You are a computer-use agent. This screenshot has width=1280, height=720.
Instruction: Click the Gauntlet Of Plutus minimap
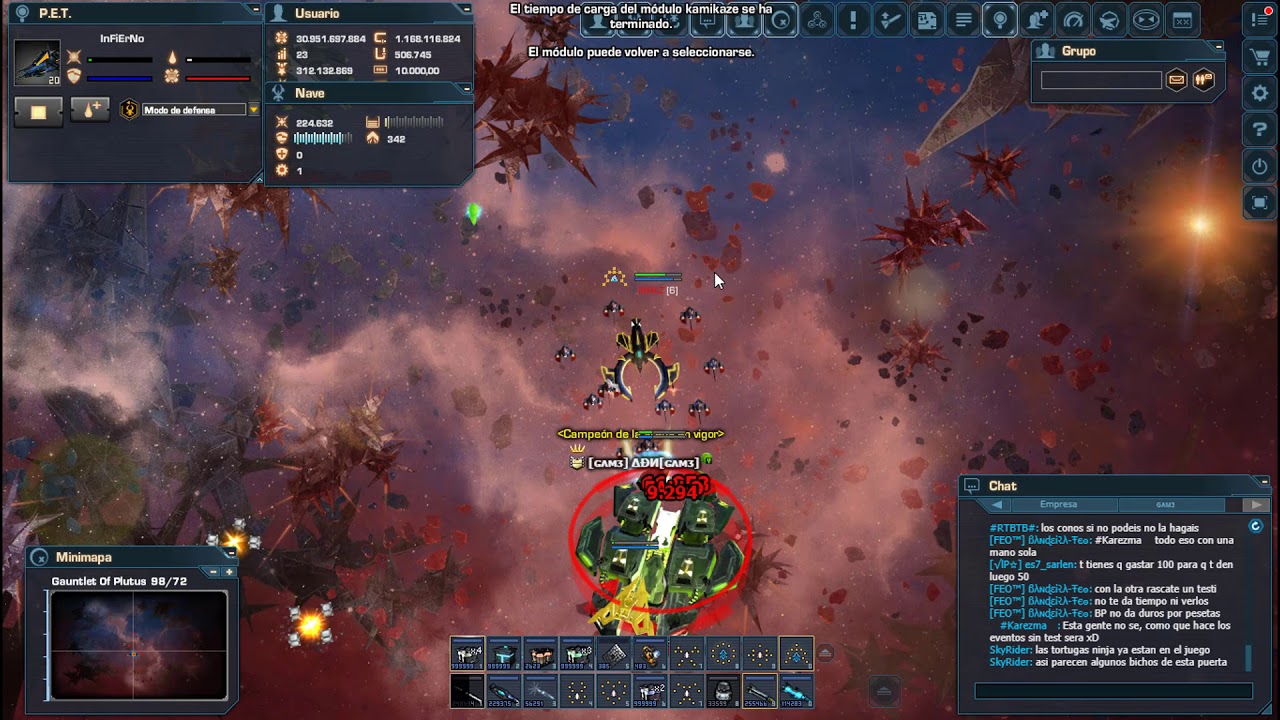[138, 645]
